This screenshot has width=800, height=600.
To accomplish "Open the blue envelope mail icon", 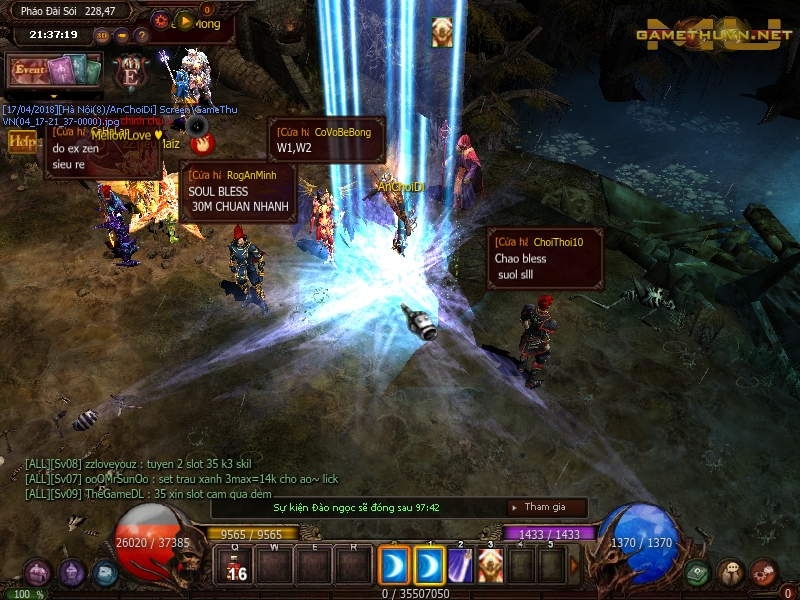I will [105, 573].
